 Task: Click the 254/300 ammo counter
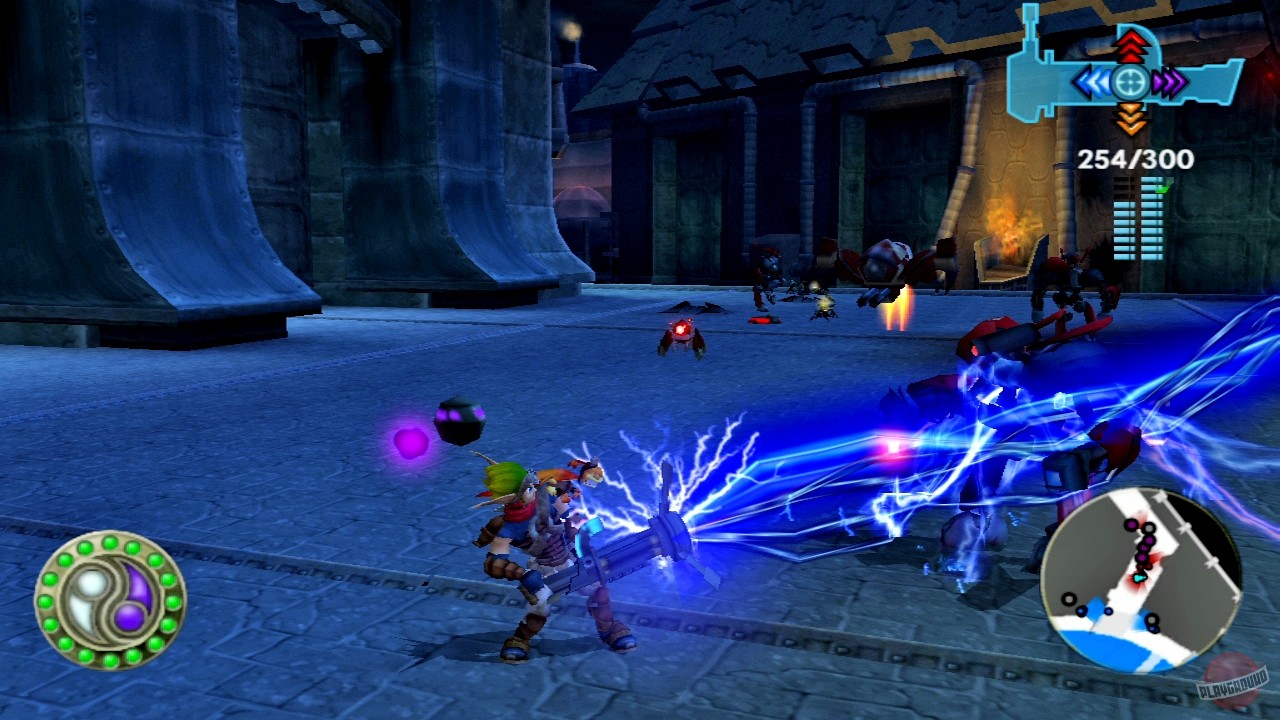point(1134,157)
